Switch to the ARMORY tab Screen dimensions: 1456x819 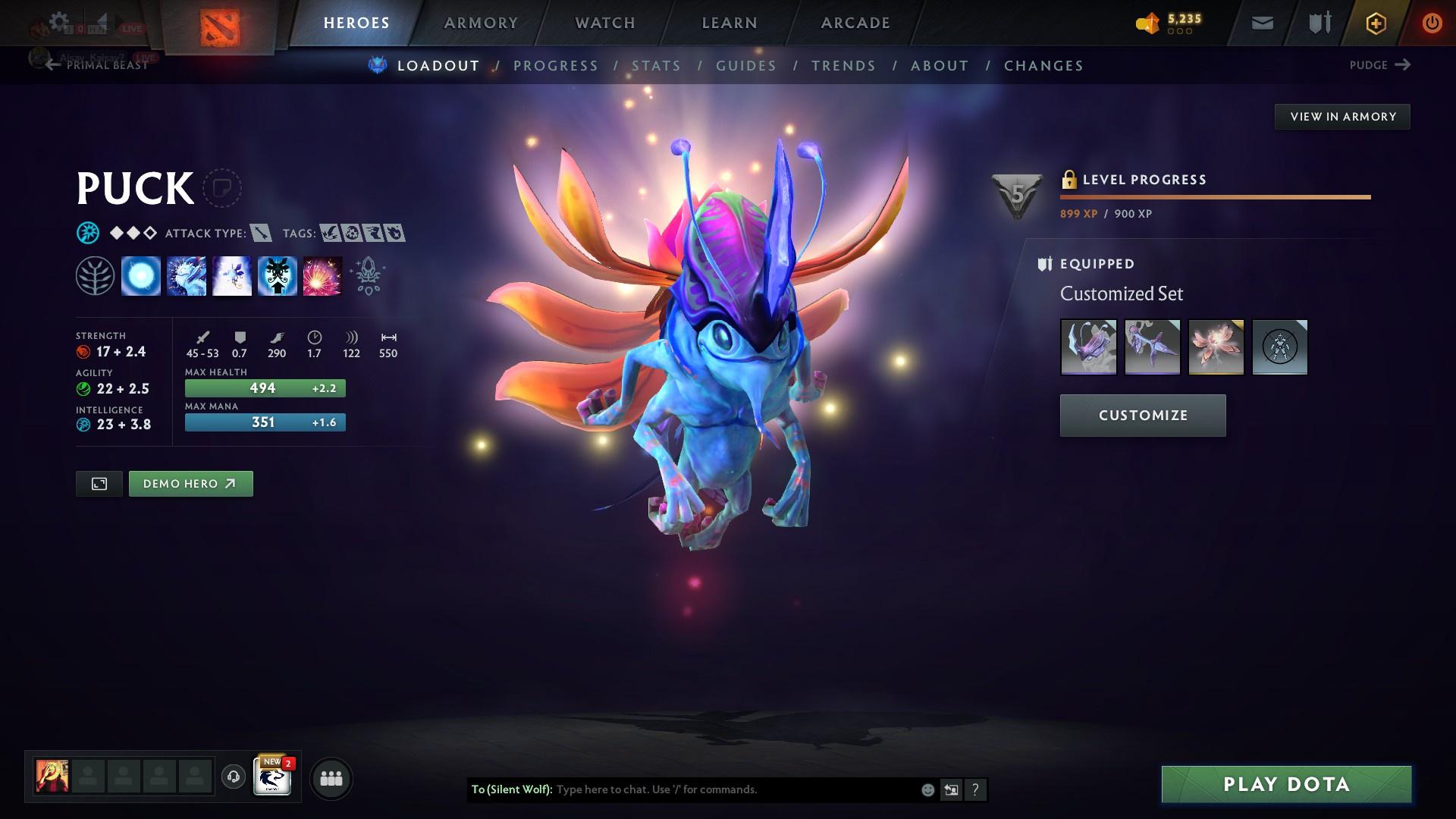482,22
